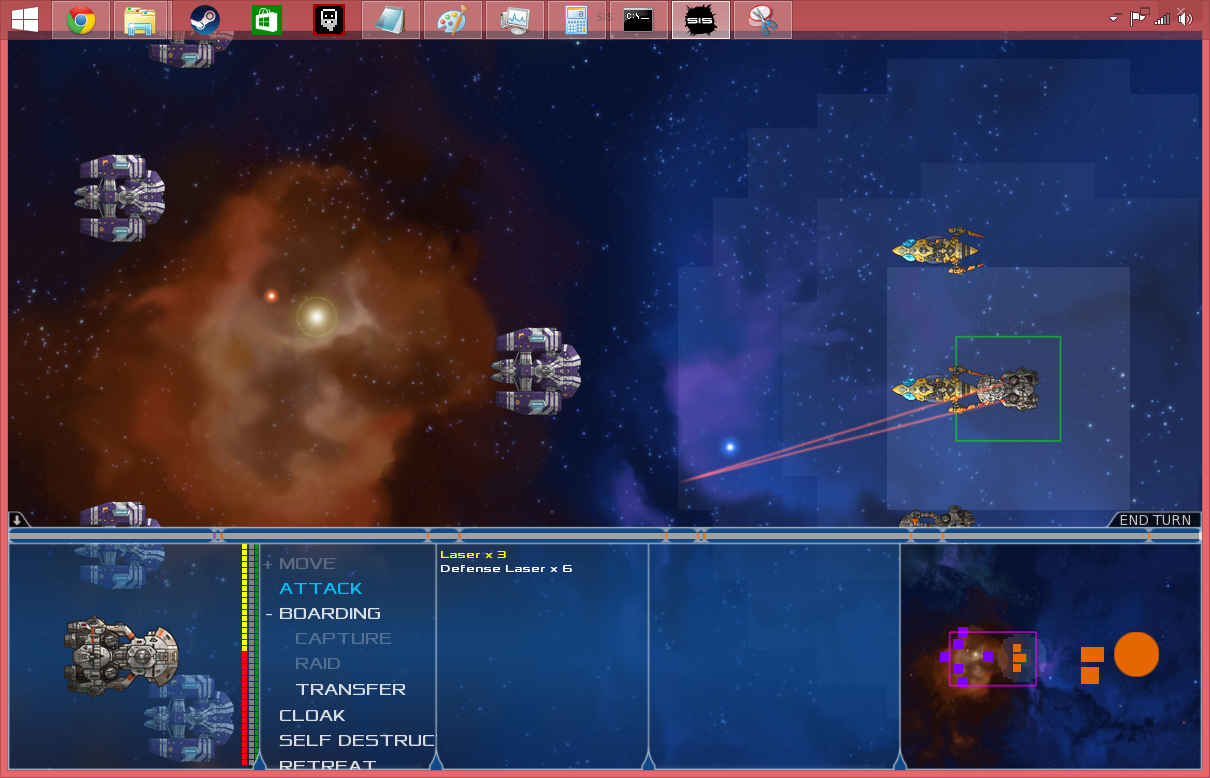
Task: Toggle the panel with the down-arrow button
Action: [x=18, y=519]
